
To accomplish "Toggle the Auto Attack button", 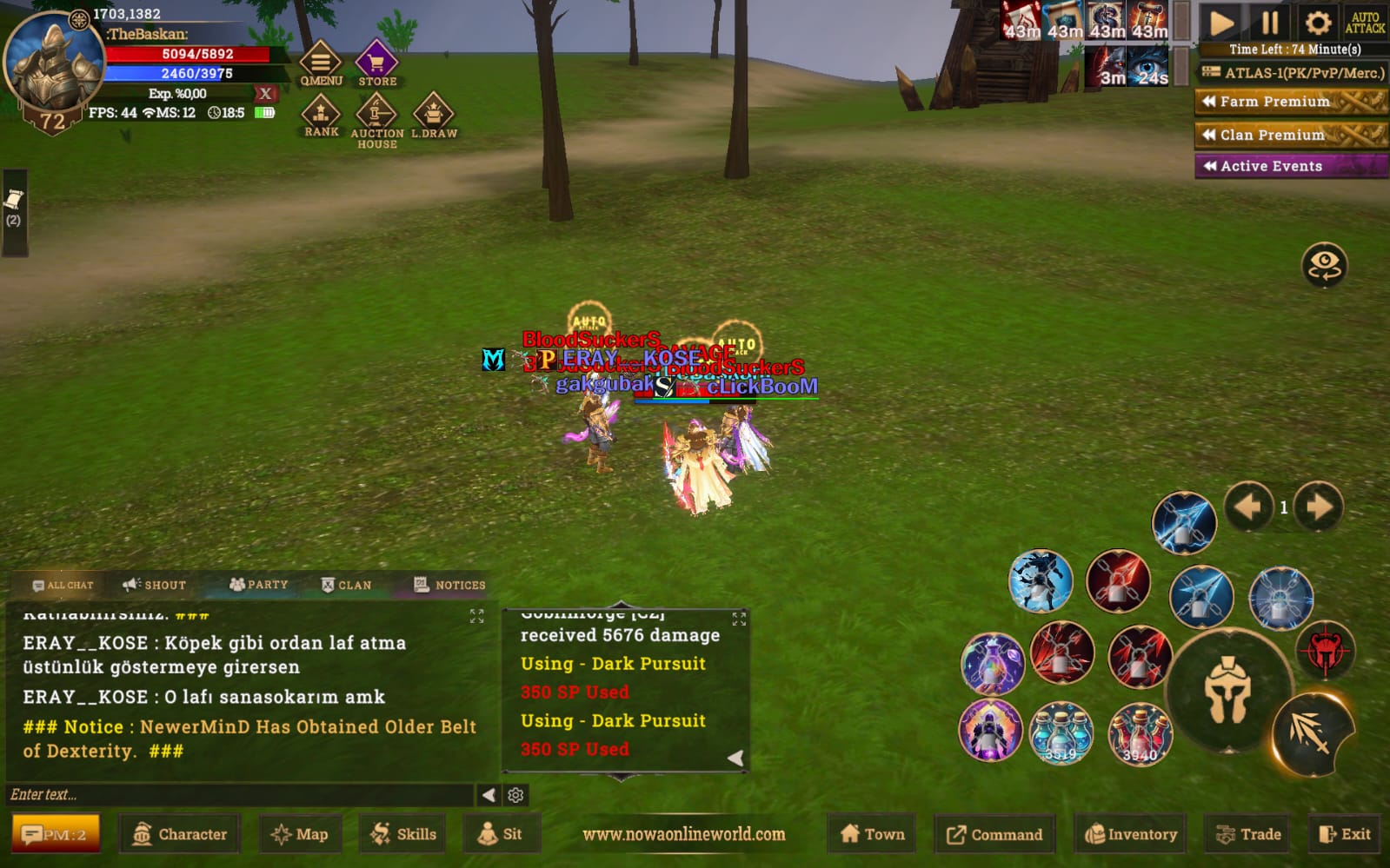I will tap(1365, 23).
